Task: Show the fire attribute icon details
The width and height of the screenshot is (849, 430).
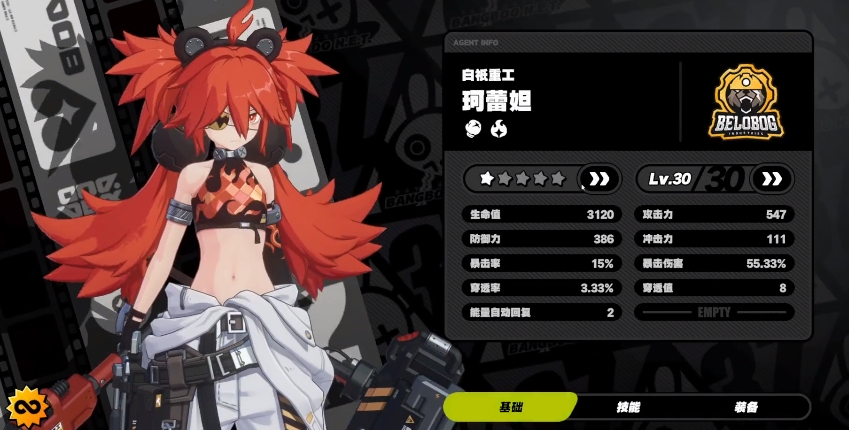Action: [498, 128]
